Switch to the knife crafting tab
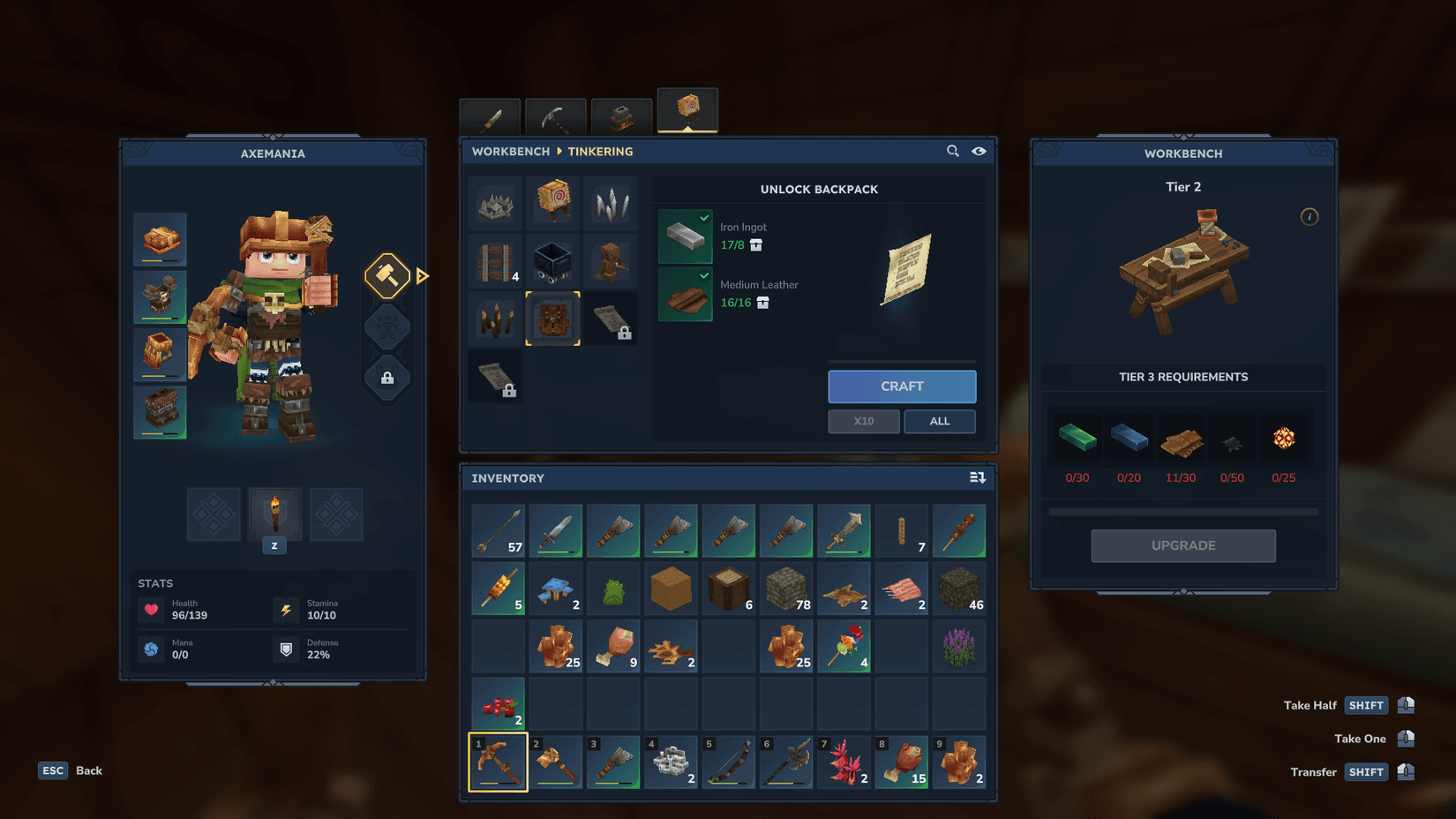The width and height of the screenshot is (1456, 819). [490, 113]
